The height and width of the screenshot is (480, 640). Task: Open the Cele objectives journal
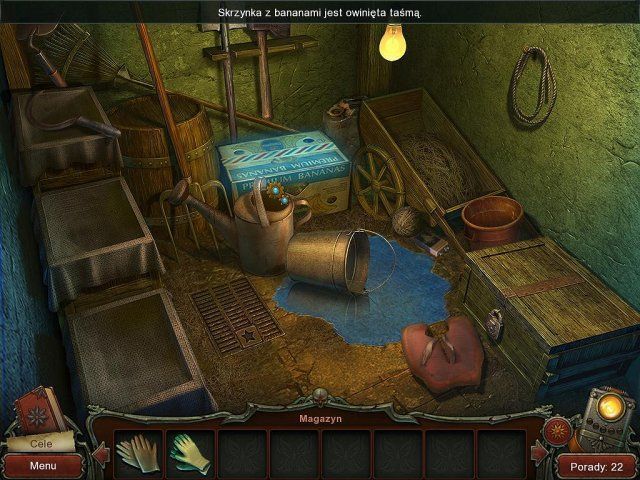[x=40, y=441]
